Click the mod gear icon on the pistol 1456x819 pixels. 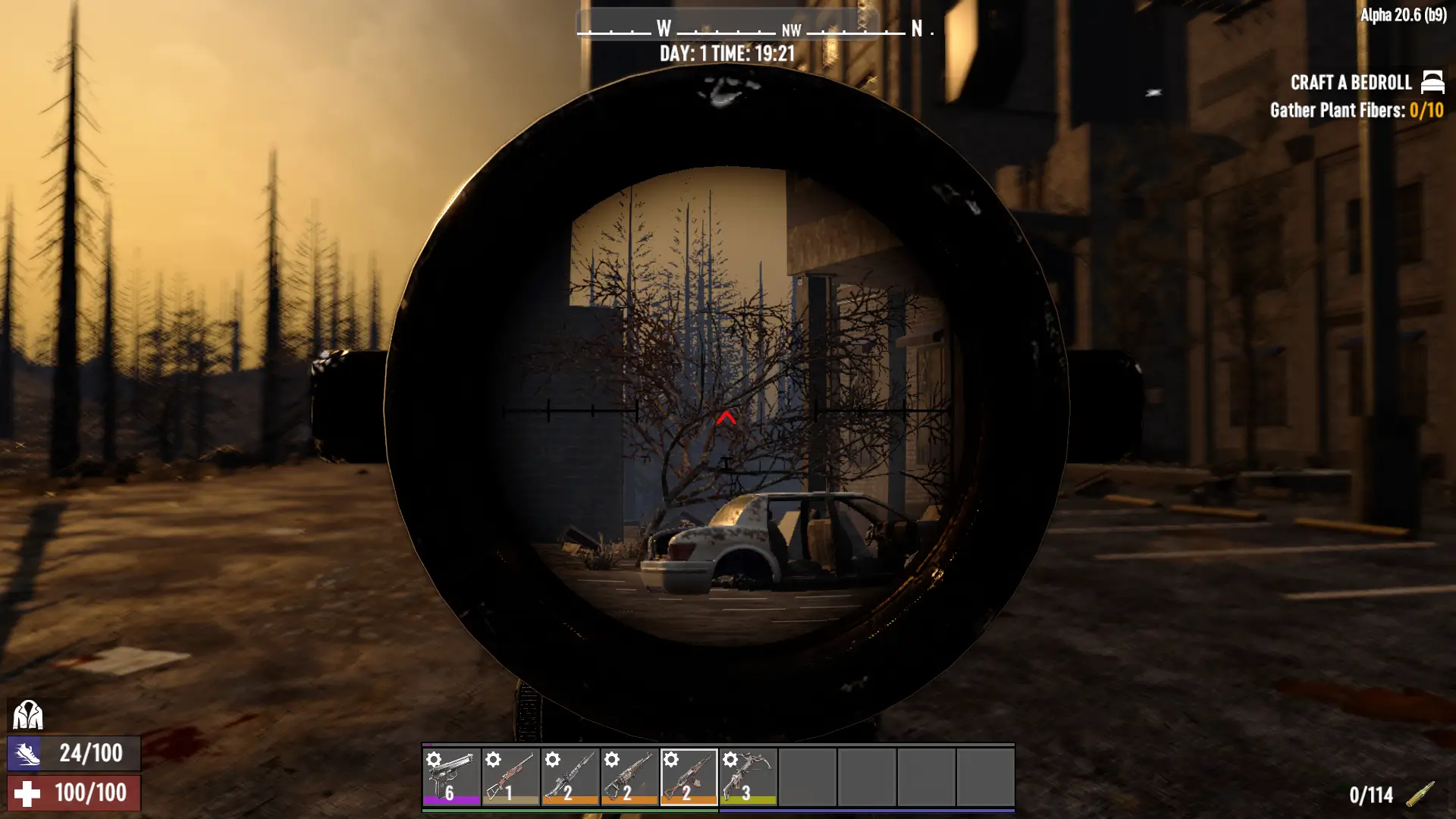[x=432, y=757]
